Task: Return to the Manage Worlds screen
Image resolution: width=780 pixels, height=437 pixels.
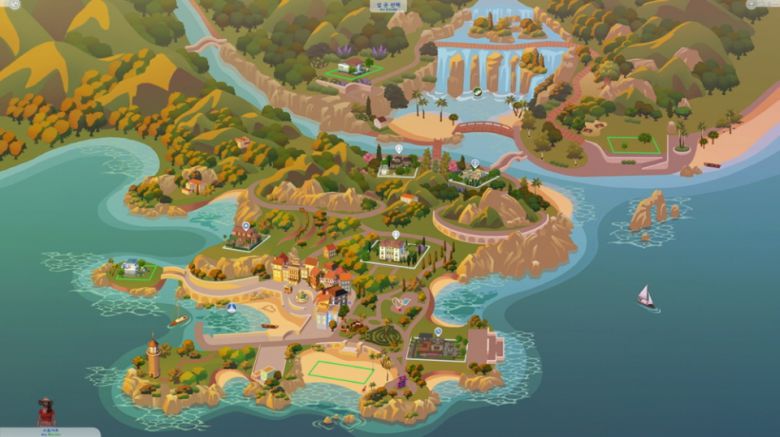Action: click(14, 5)
